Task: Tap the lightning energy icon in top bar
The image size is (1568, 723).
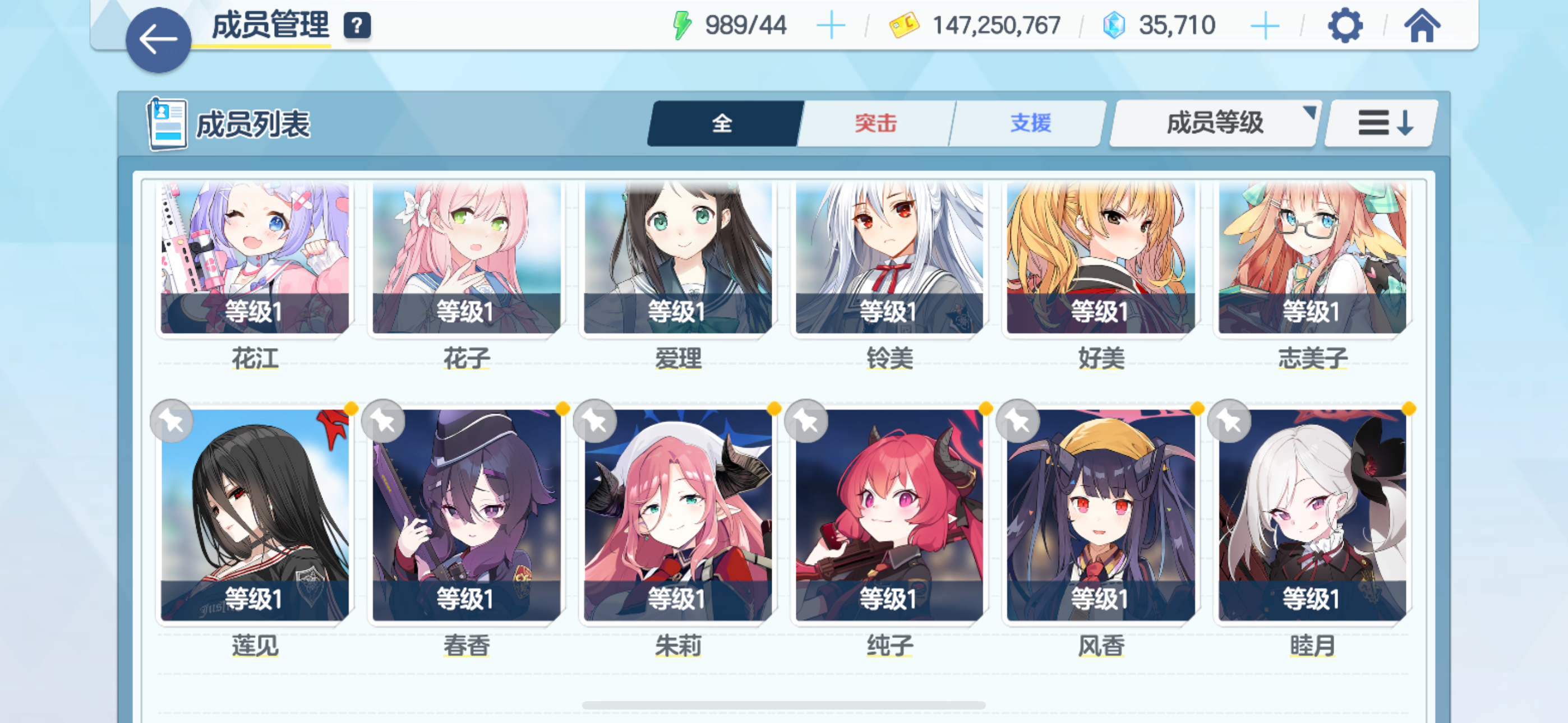Action: point(682,24)
